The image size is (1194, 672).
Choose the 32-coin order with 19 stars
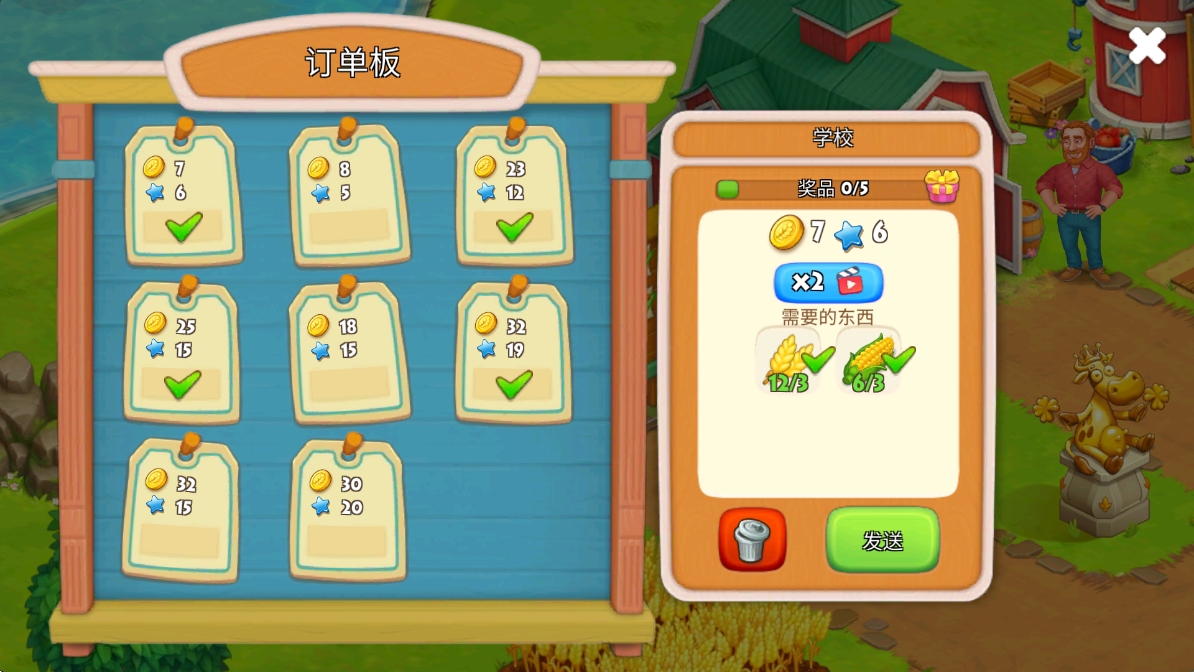click(x=513, y=353)
